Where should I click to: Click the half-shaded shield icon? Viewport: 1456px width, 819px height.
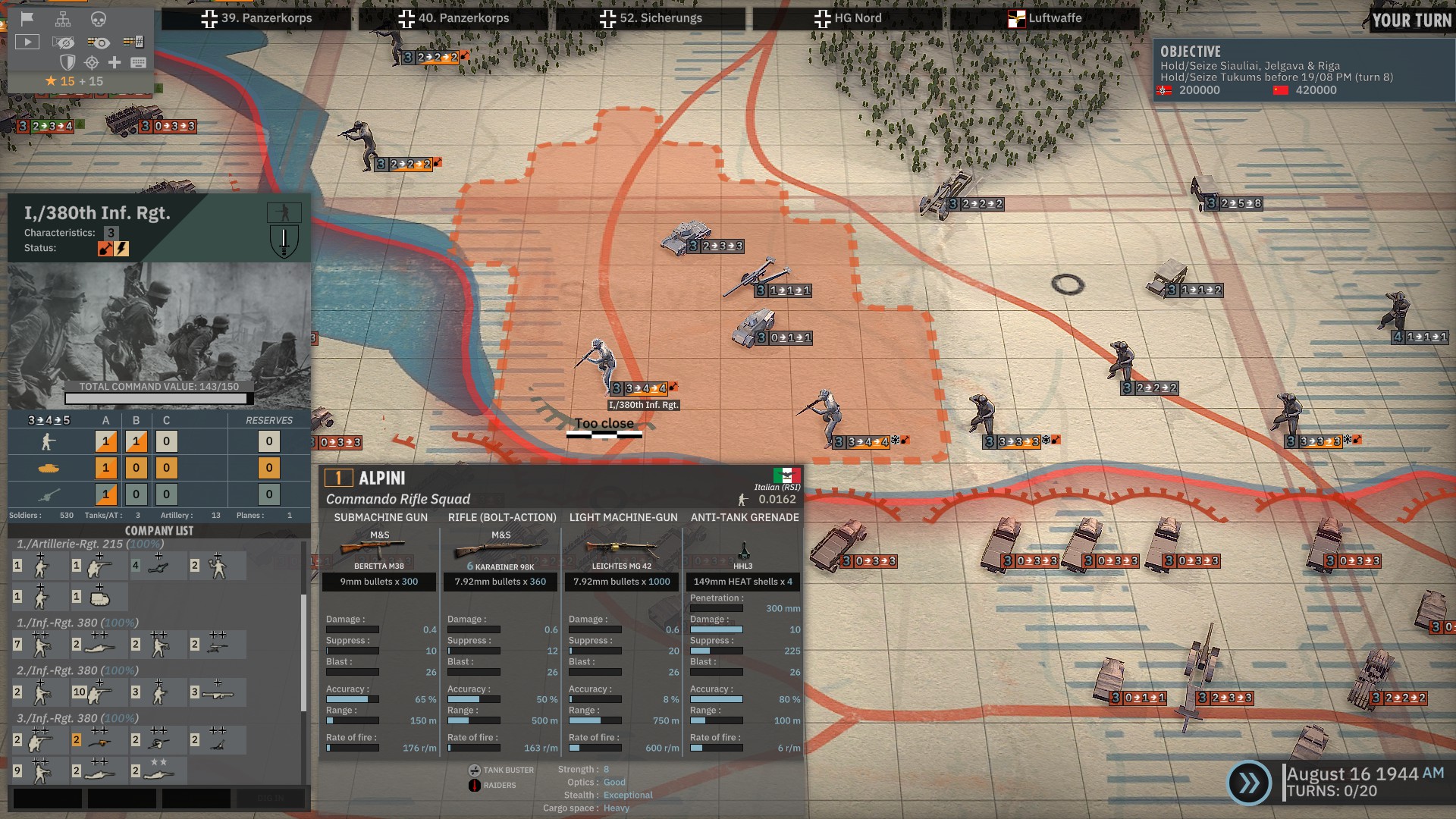coord(67,62)
